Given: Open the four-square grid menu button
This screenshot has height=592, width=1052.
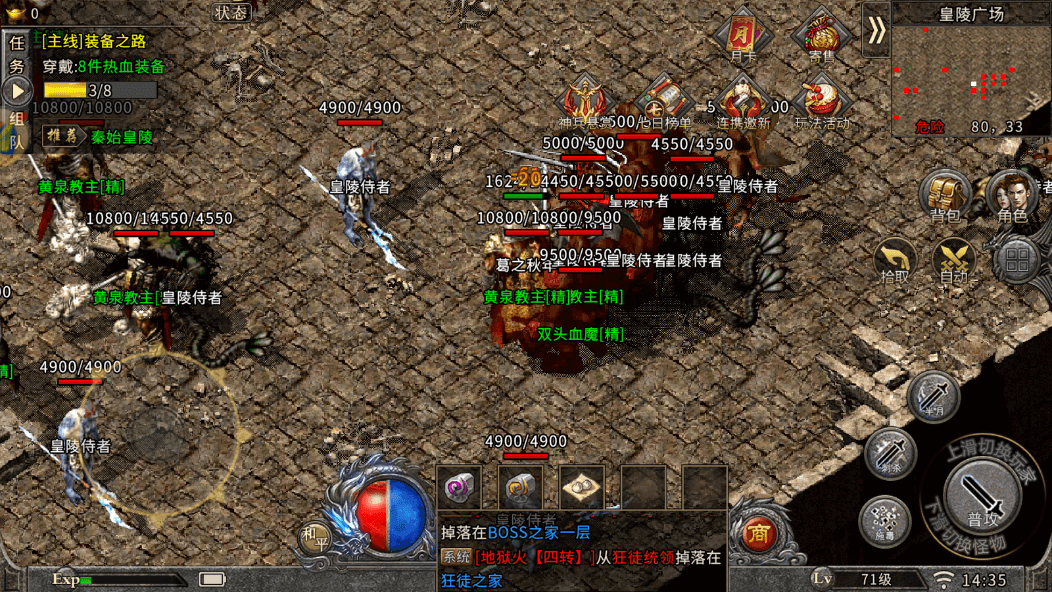Looking at the screenshot, I should pos(1017,261).
